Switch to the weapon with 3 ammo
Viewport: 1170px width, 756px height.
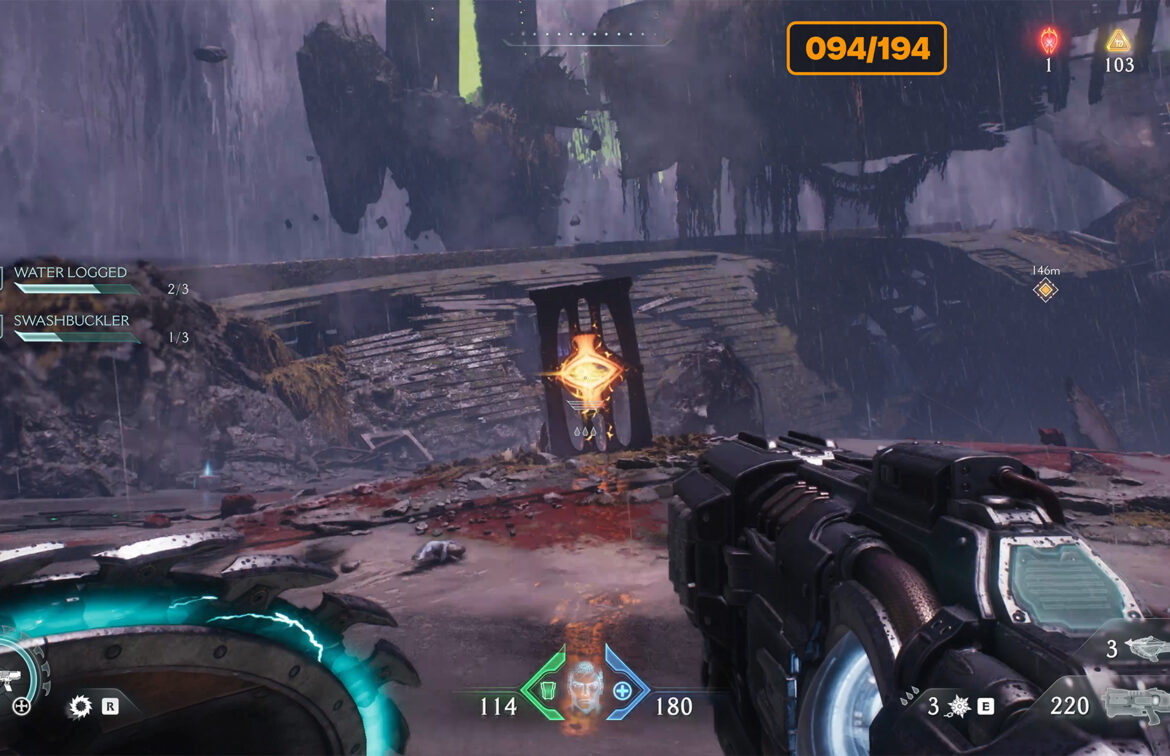(1143, 650)
